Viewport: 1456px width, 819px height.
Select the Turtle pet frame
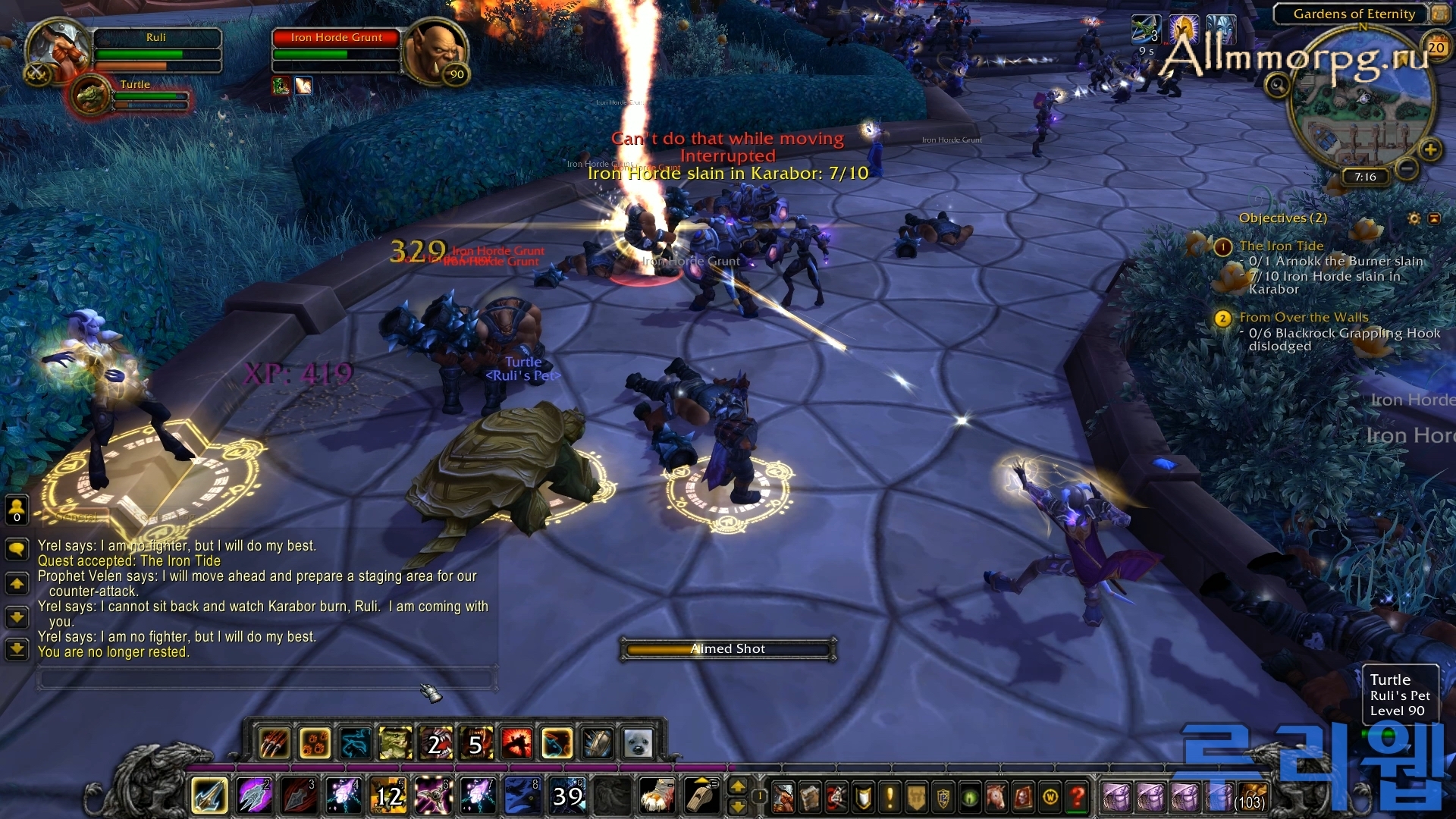[x=93, y=96]
